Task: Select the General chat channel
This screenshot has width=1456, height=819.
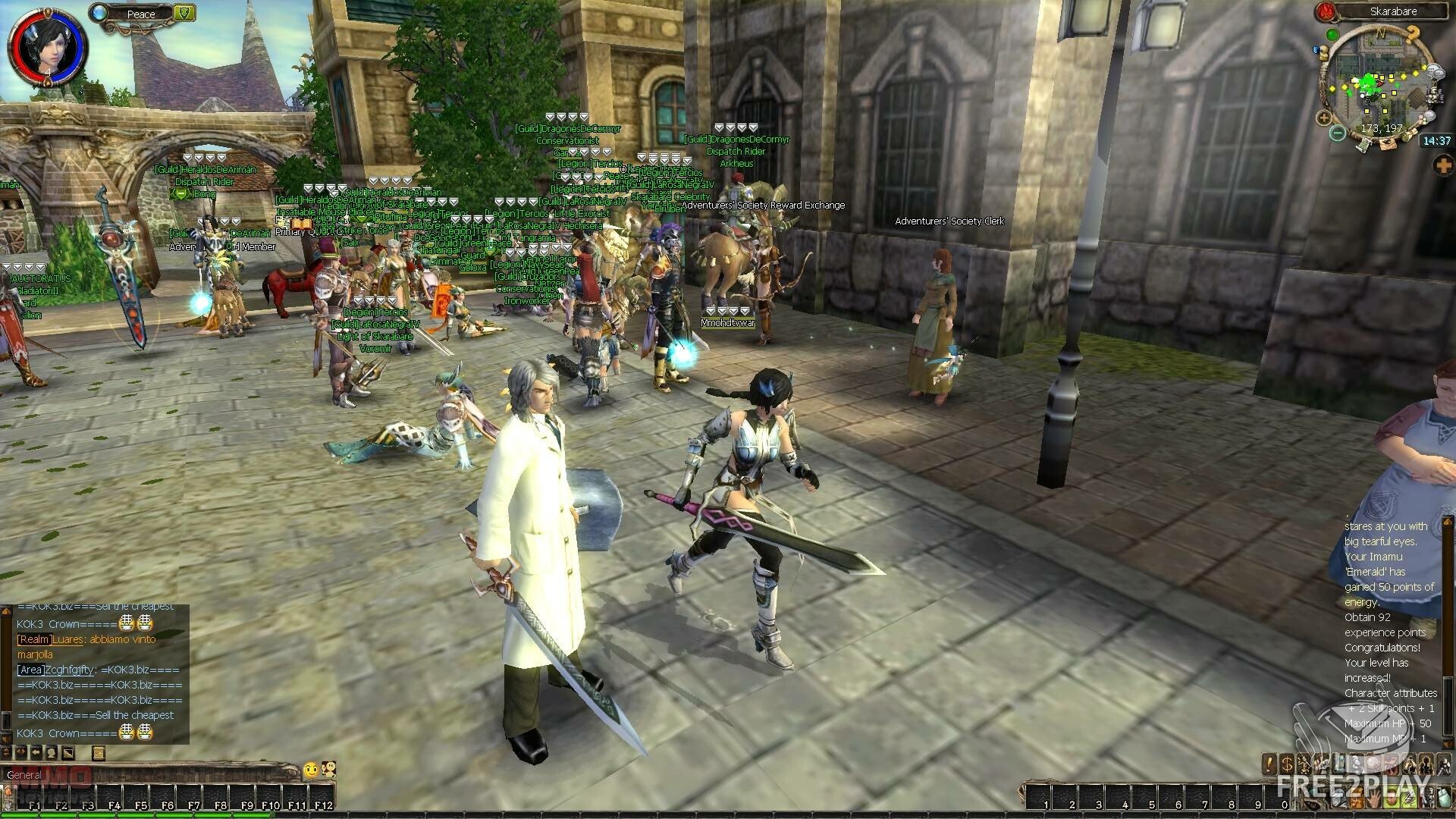Action: tap(24, 774)
